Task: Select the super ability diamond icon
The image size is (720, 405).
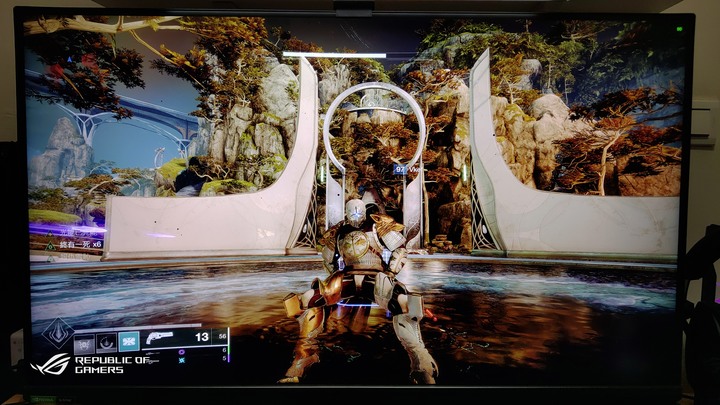Action: [57, 333]
